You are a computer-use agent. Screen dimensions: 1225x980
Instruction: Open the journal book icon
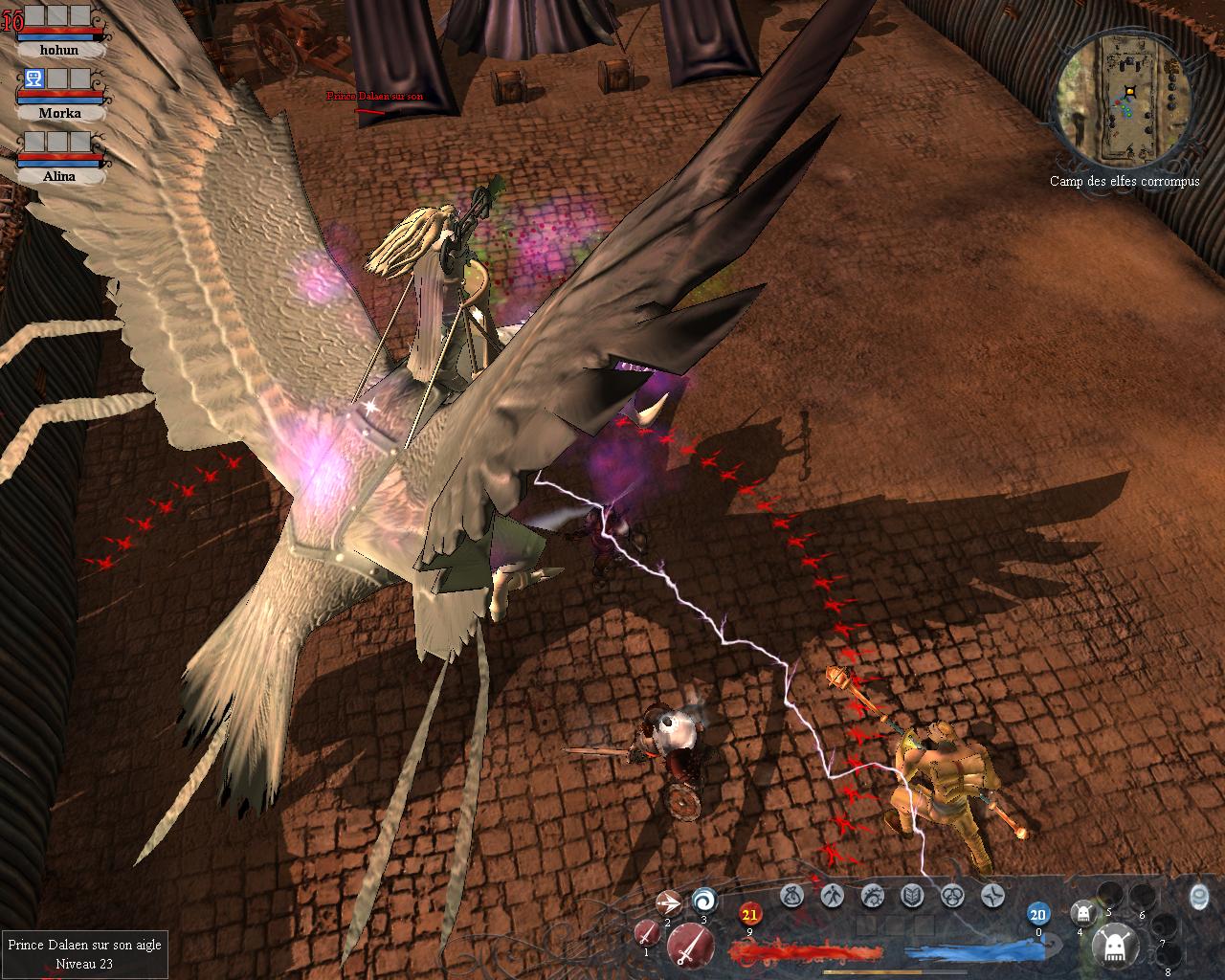912,896
